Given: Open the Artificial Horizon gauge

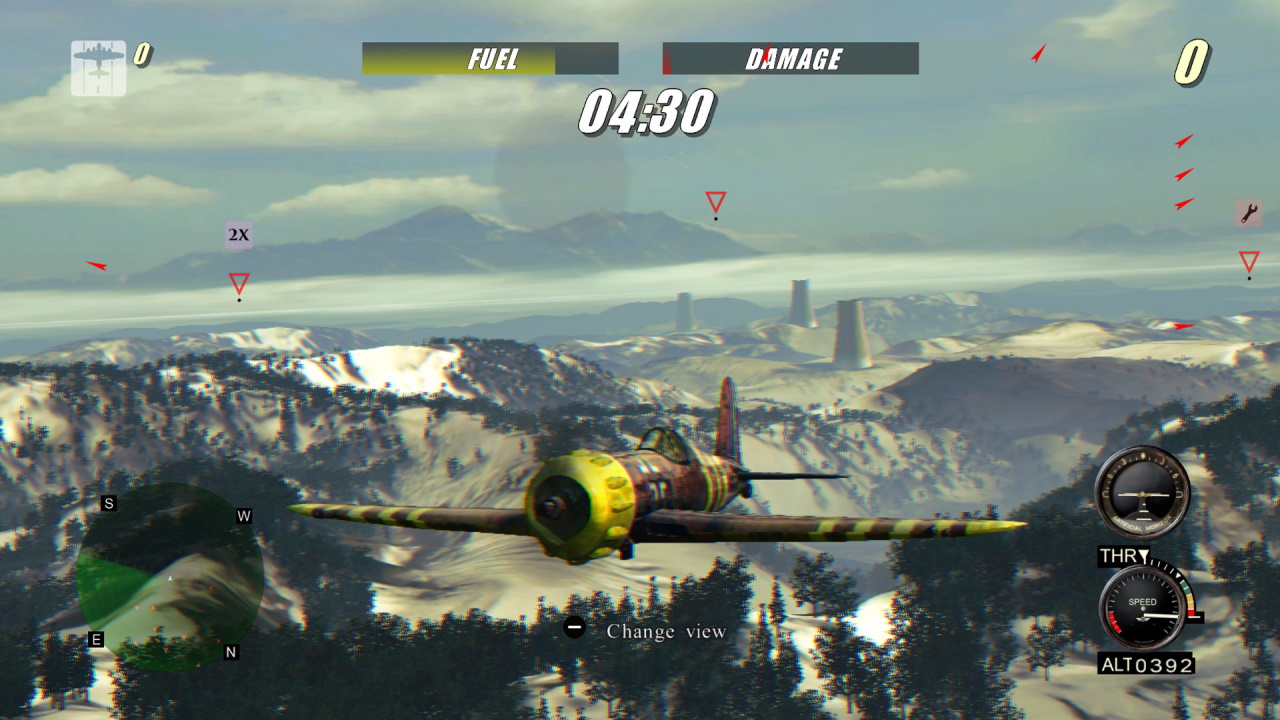Looking at the screenshot, I should coord(1143,492).
